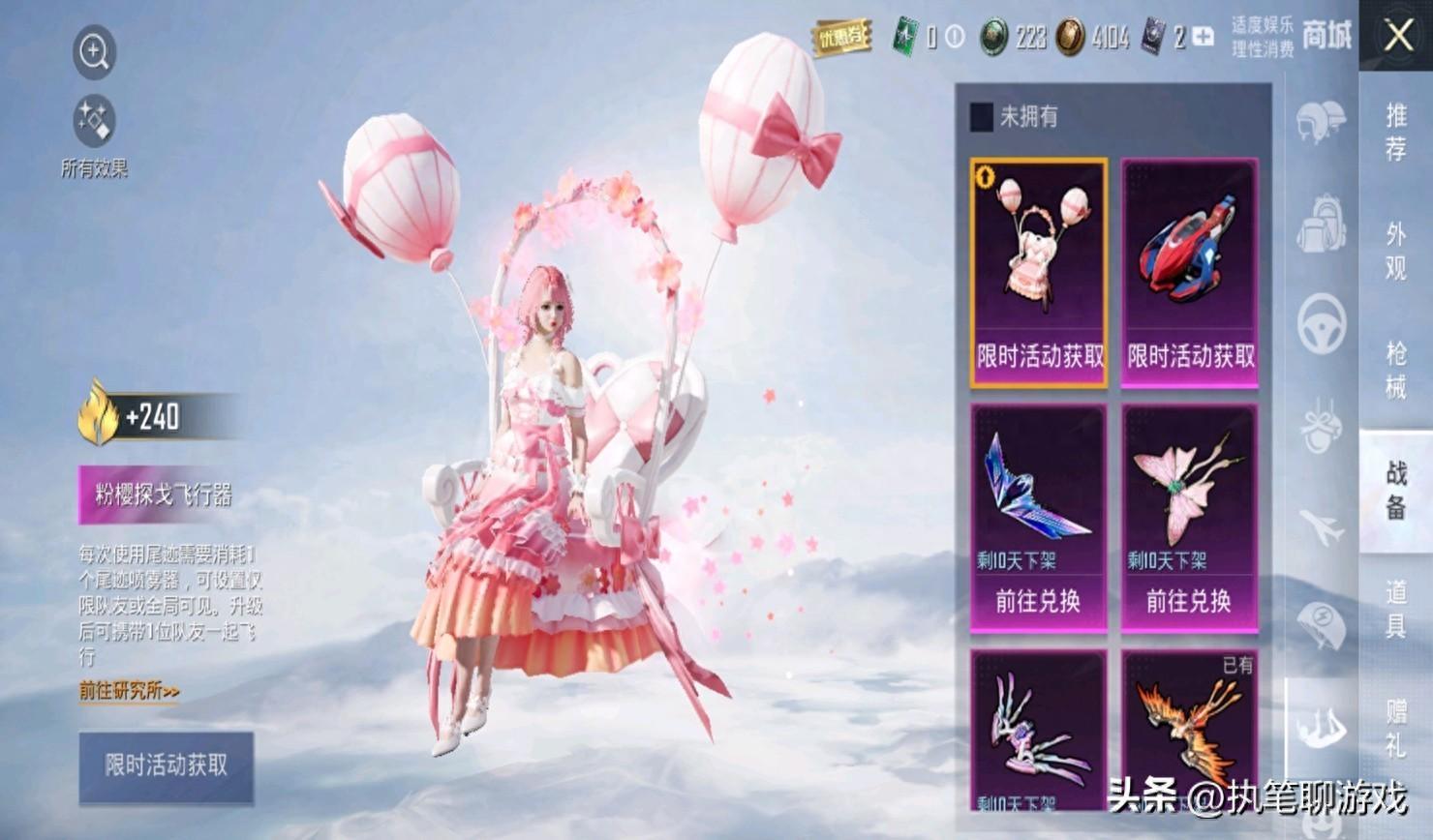Open the 道具 items tab
1433x840 pixels.
point(1395,609)
